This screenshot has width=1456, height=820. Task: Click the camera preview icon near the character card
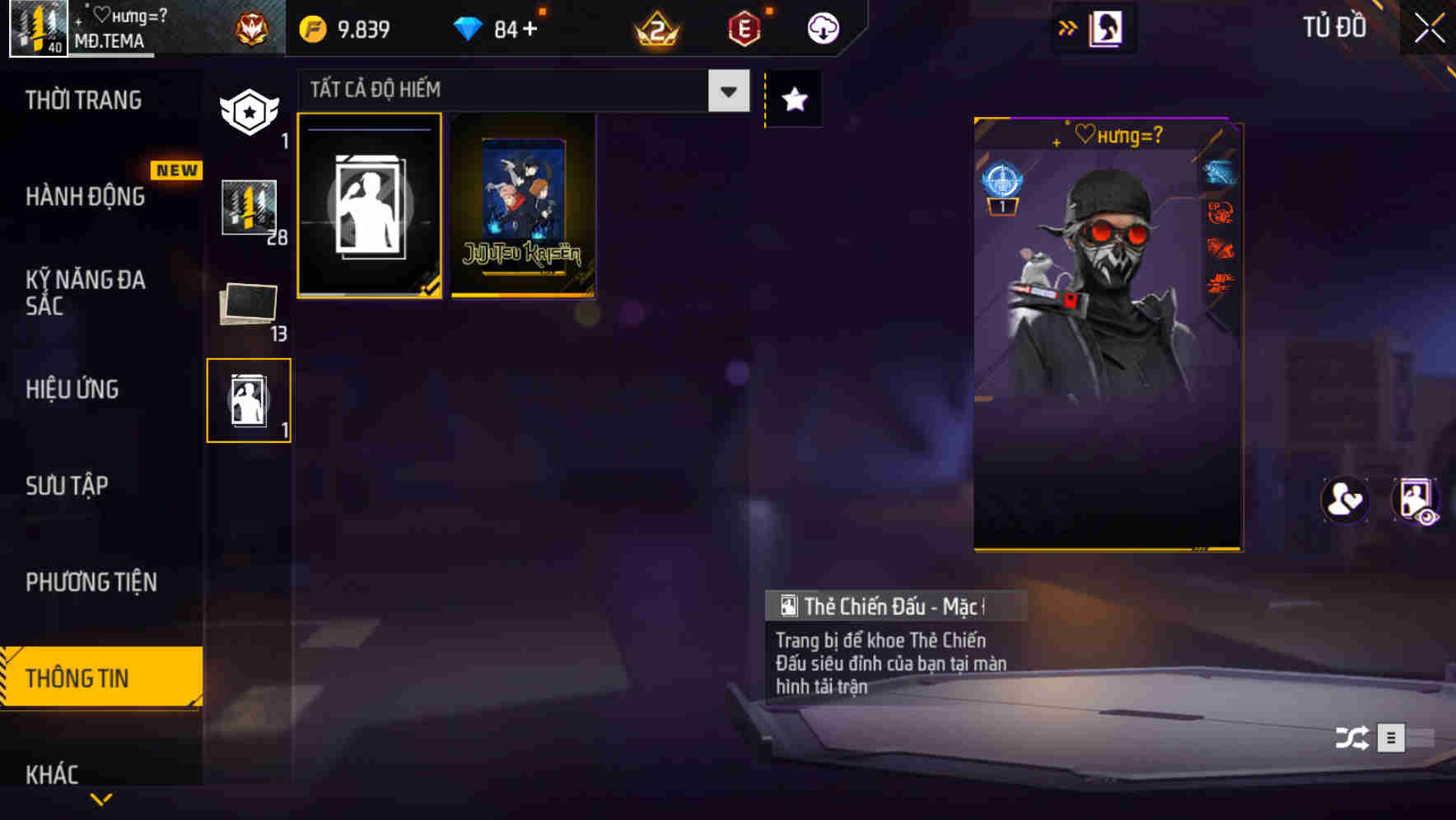point(1416,501)
